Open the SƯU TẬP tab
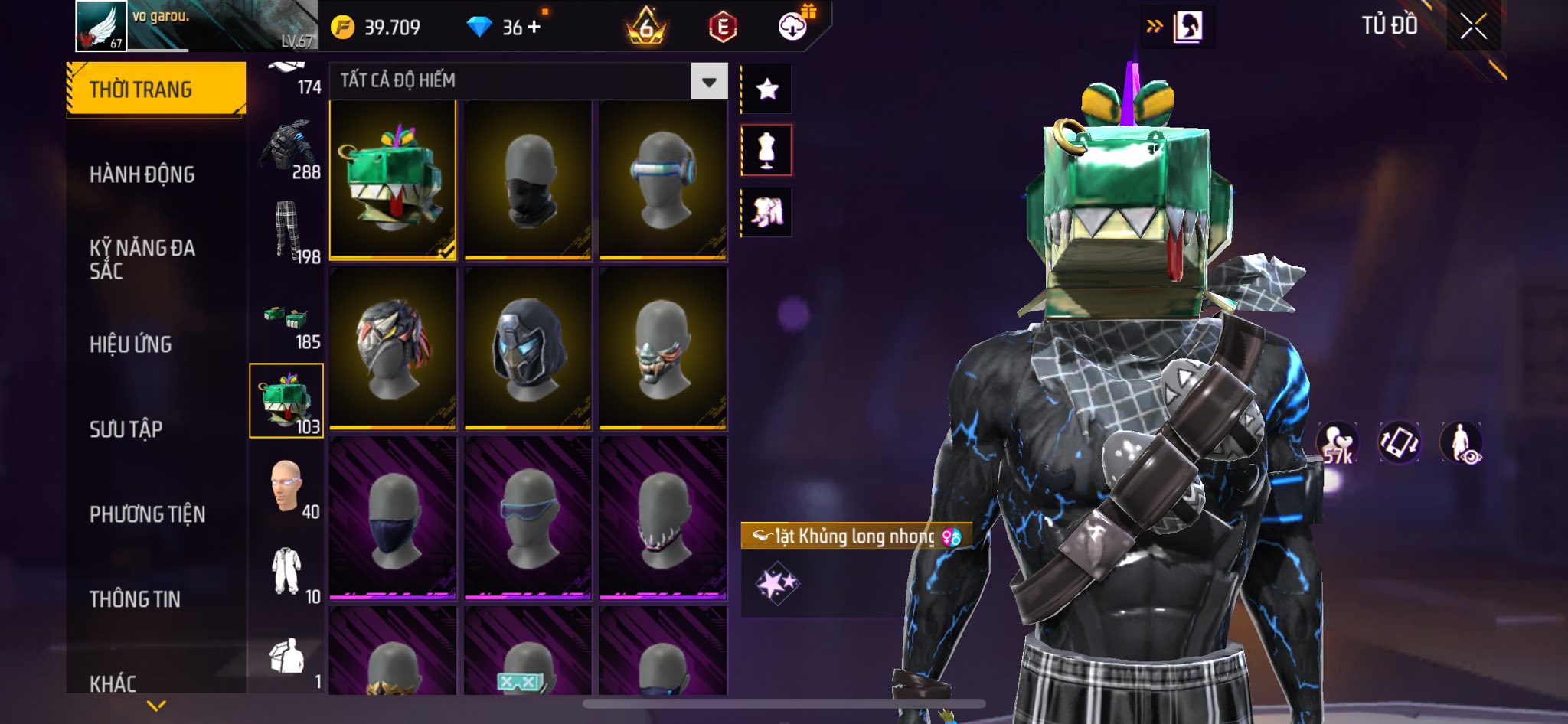 [126, 429]
